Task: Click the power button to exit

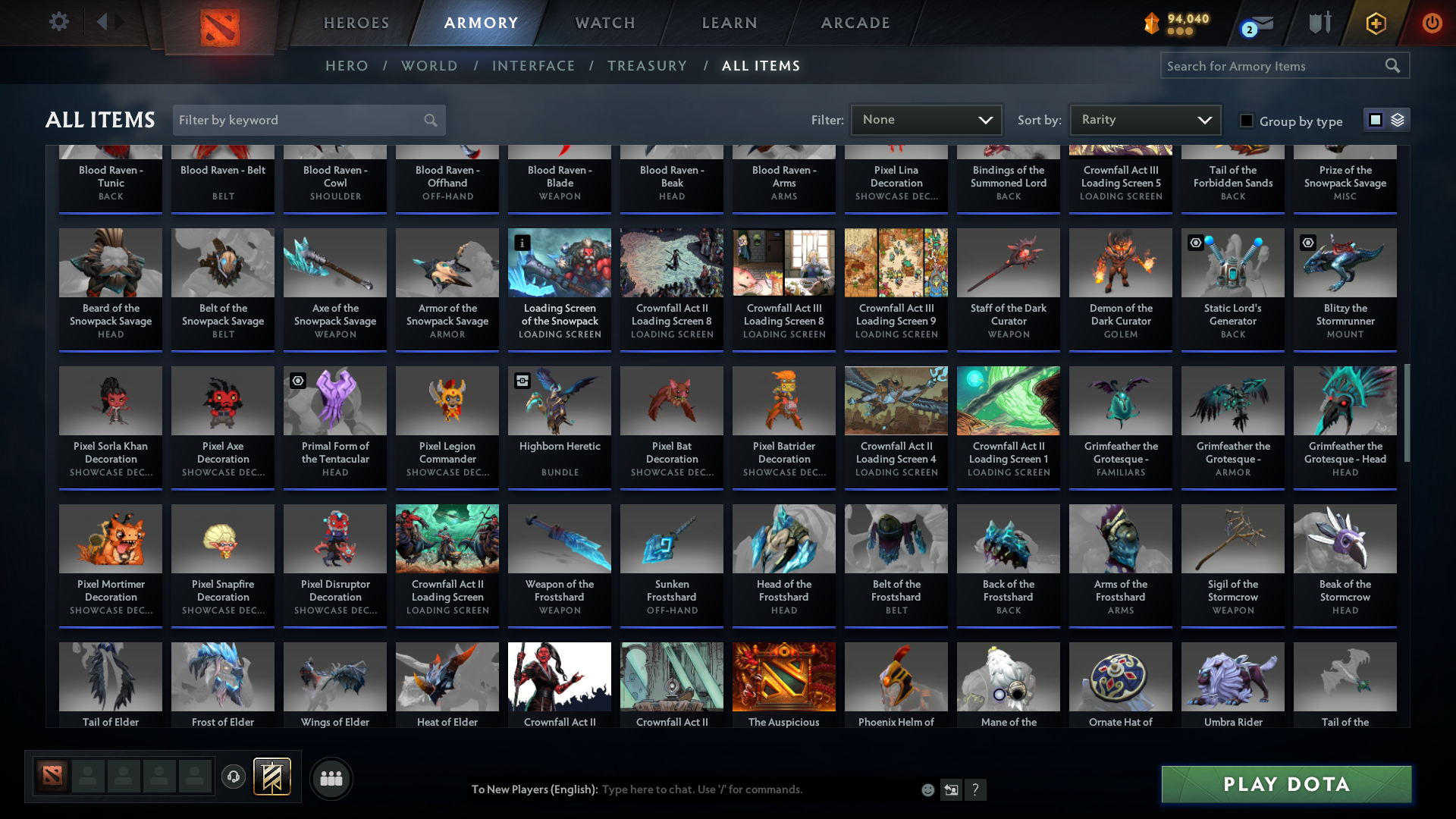Action: 1432,23
